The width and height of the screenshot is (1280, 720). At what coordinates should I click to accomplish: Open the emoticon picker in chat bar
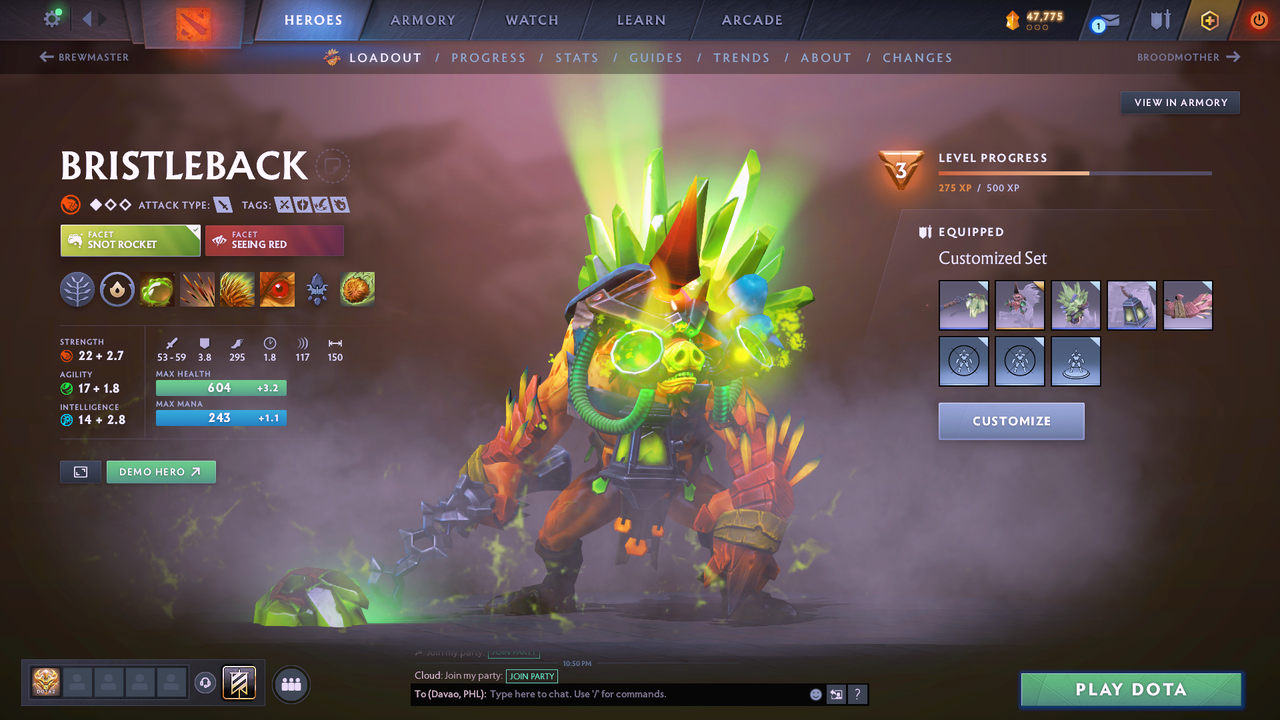815,694
